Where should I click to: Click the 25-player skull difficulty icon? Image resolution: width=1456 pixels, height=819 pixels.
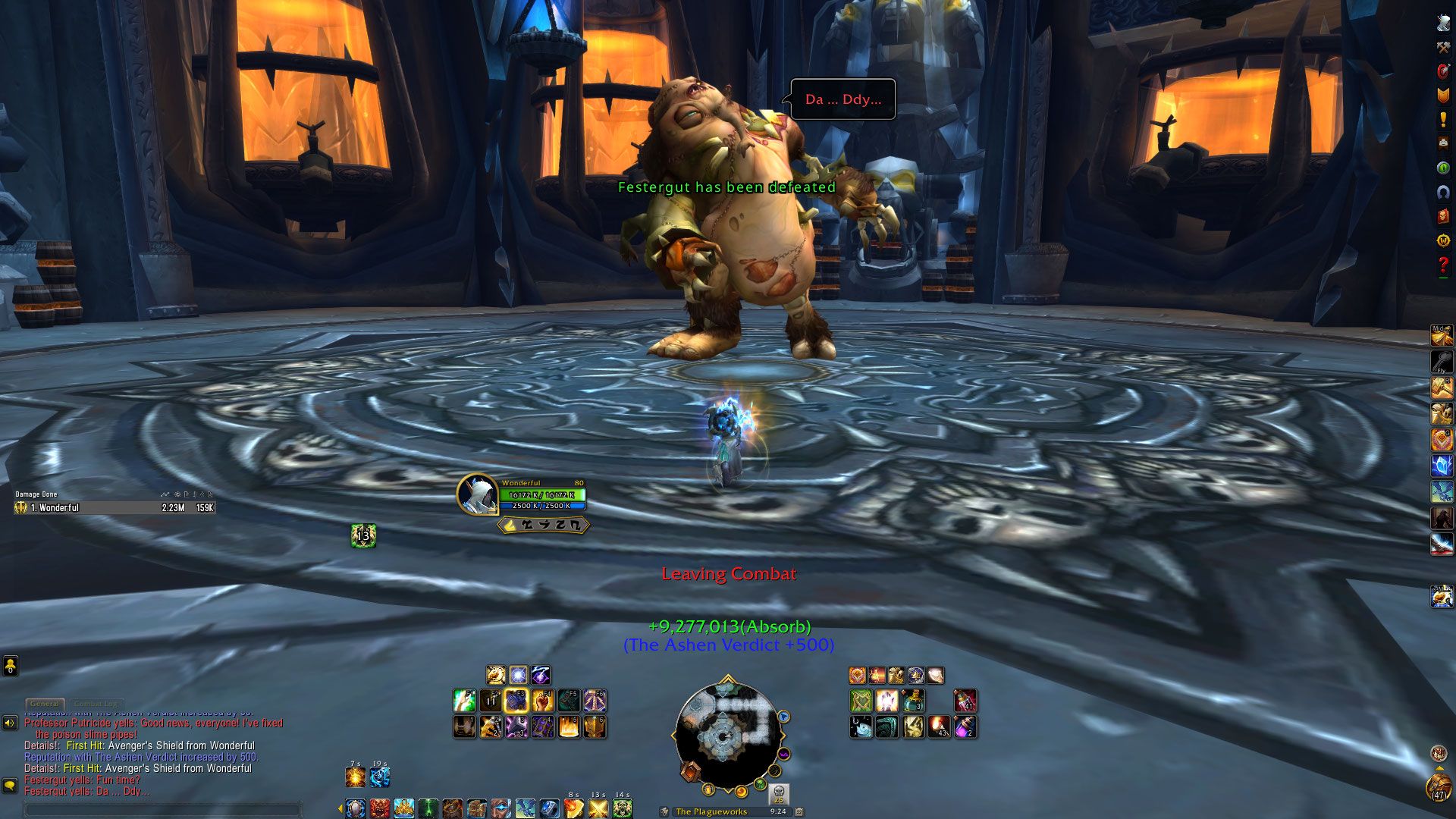click(779, 793)
